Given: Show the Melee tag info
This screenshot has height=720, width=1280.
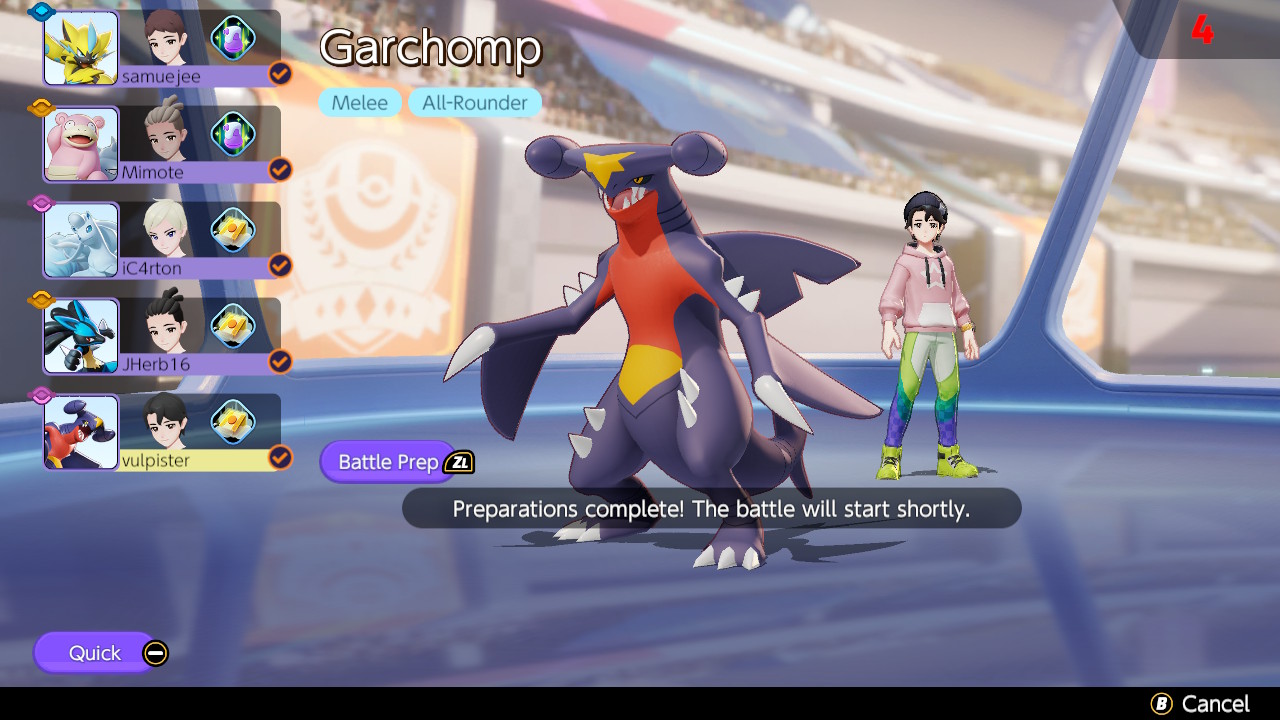Looking at the screenshot, I should [360, 103].
